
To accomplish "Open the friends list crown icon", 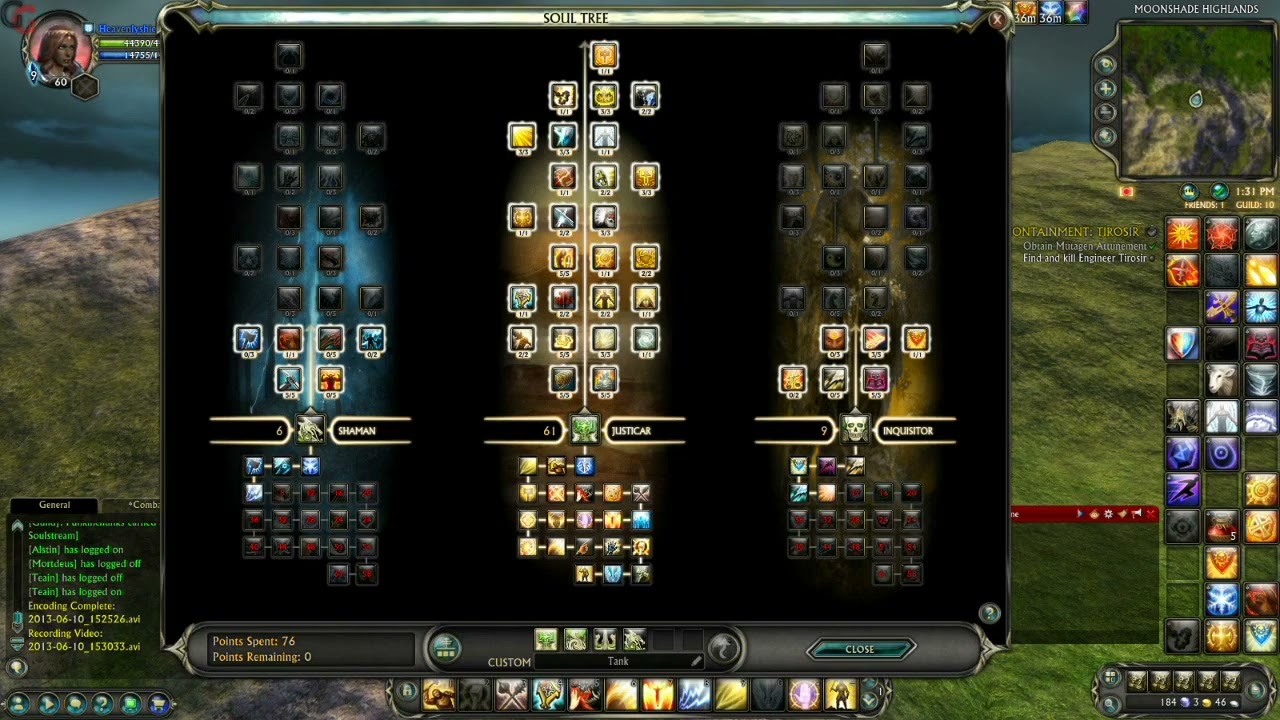I will tap(1189, 191).
